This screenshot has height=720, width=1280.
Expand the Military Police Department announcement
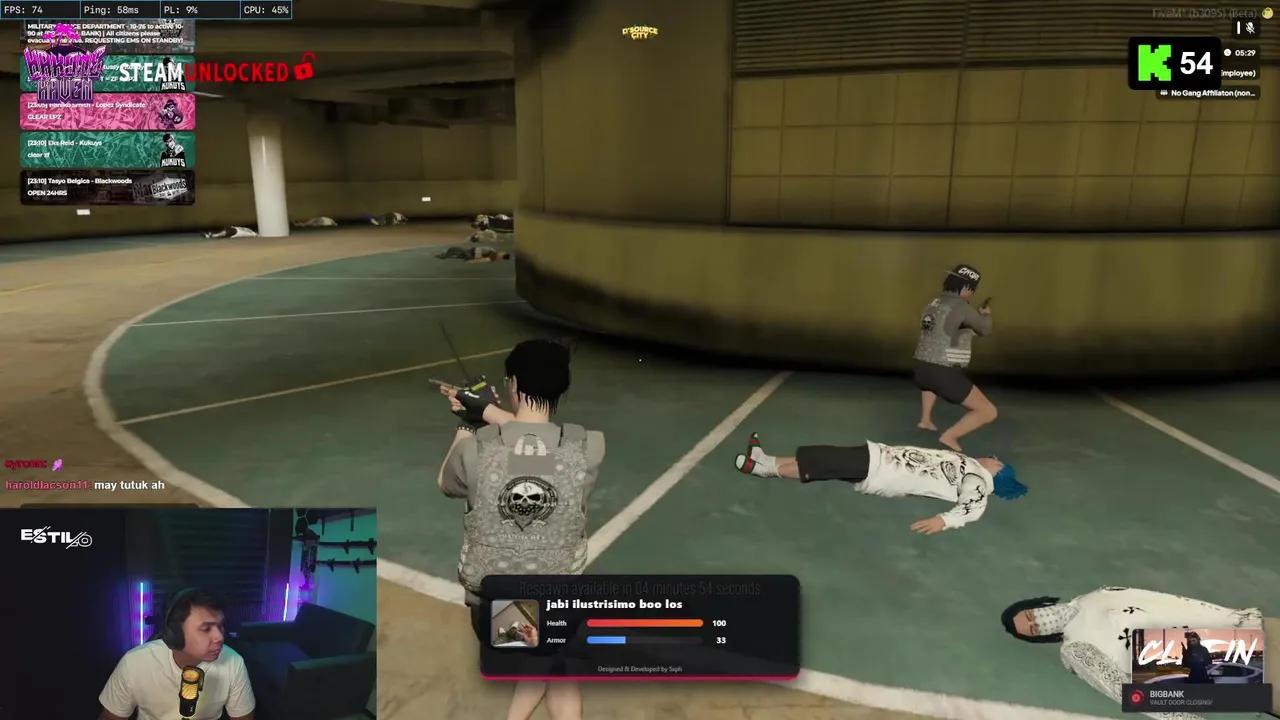coord(105,33)
